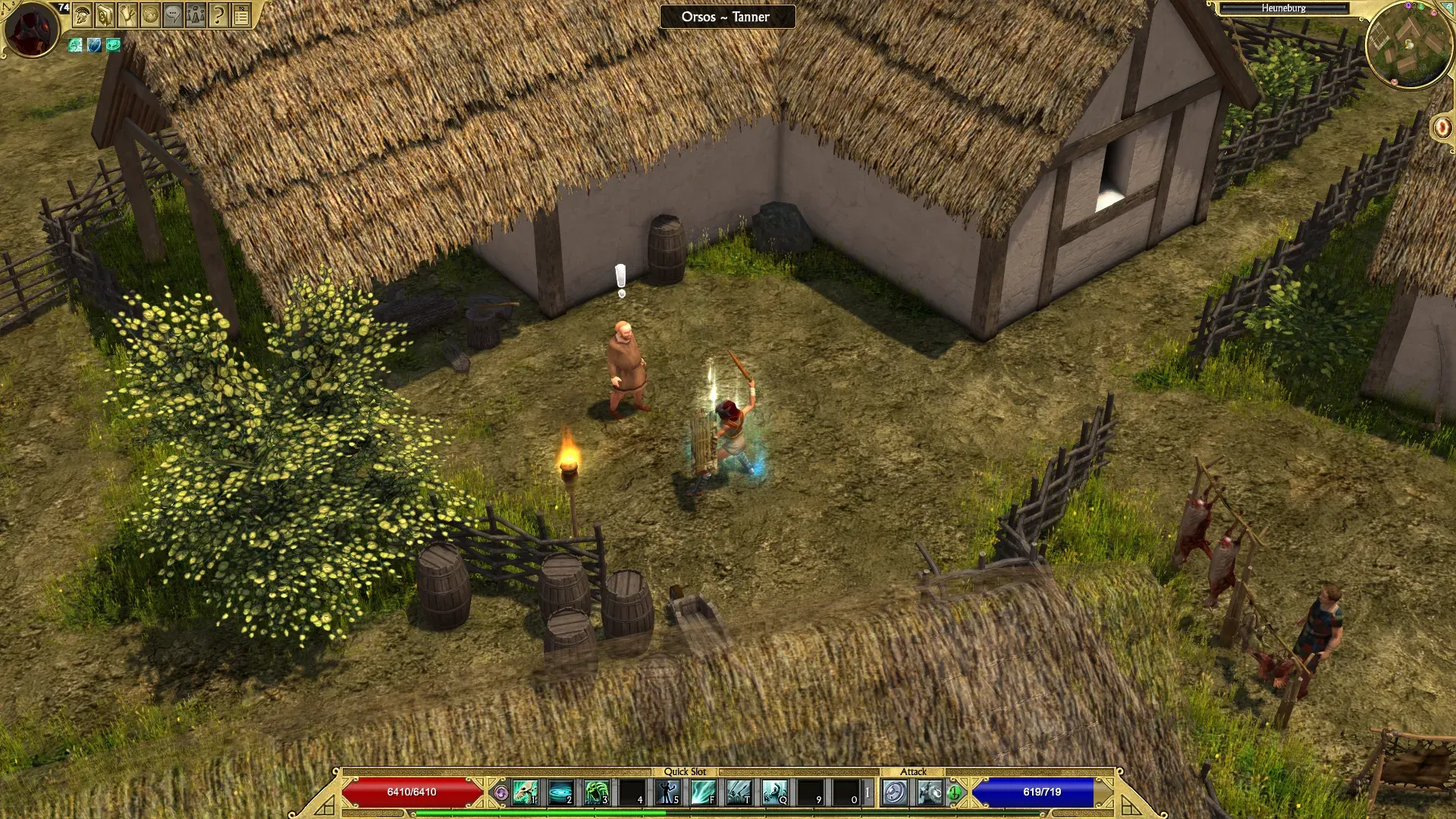Open the skills book window
The height and width of the screenshot is (819, 1456).
[105, 15]
